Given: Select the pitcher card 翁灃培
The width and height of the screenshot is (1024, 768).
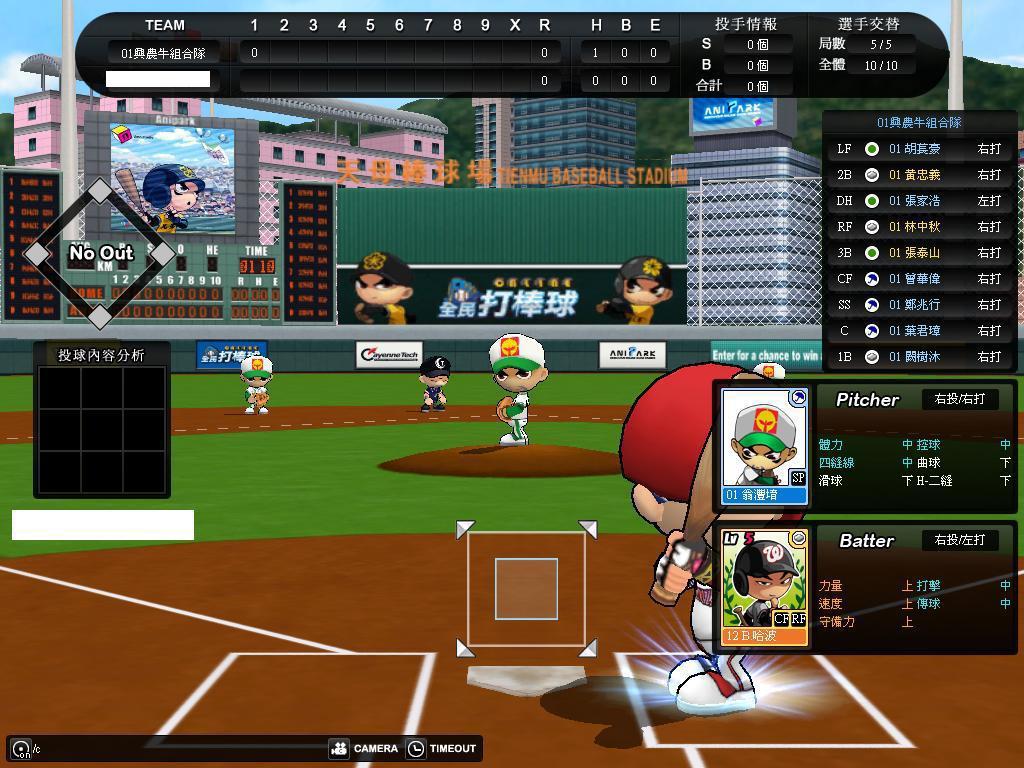Looking at the screenshot, I should point(765,445).
